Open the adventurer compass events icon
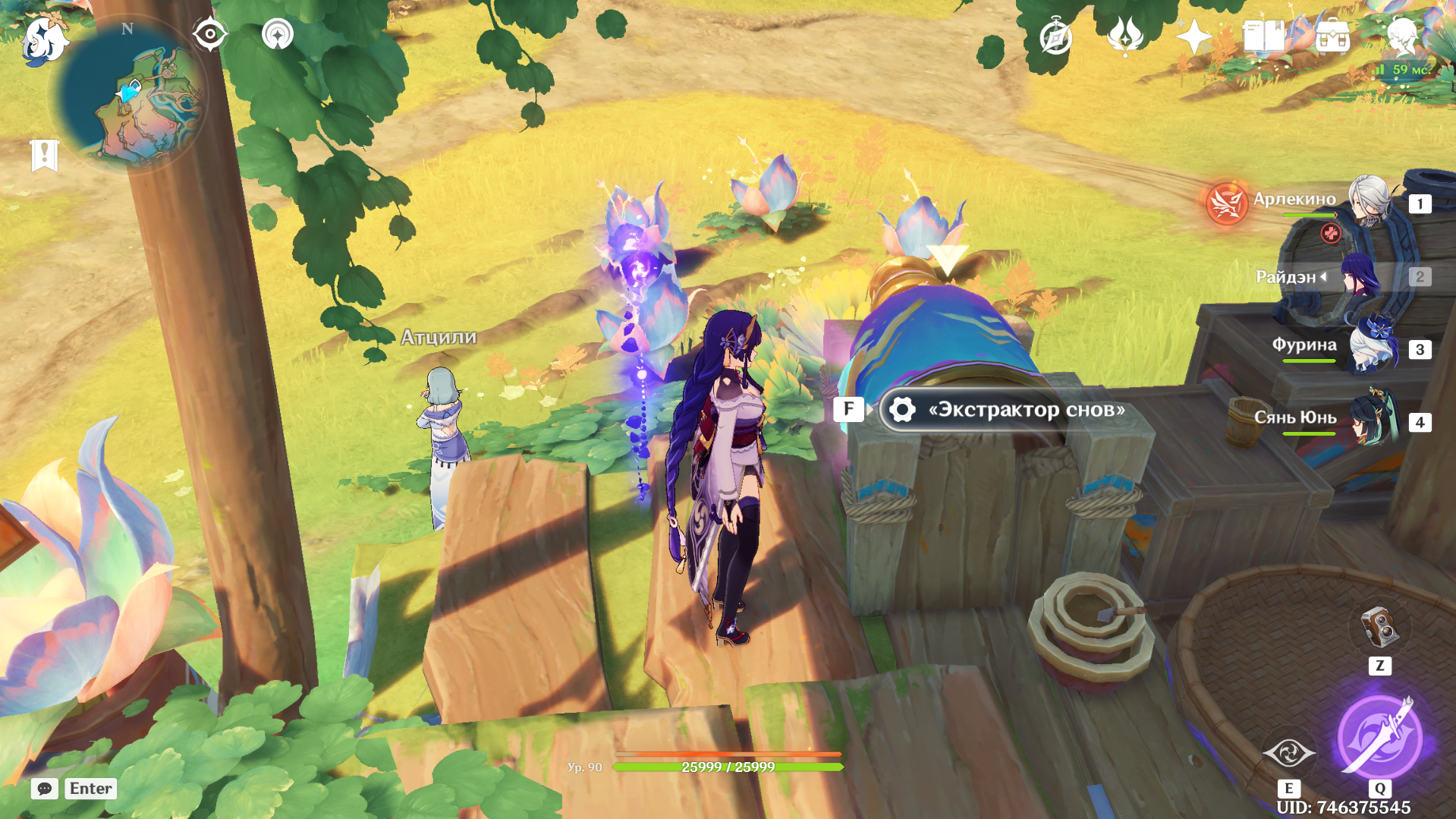 tap(1055, 36)
